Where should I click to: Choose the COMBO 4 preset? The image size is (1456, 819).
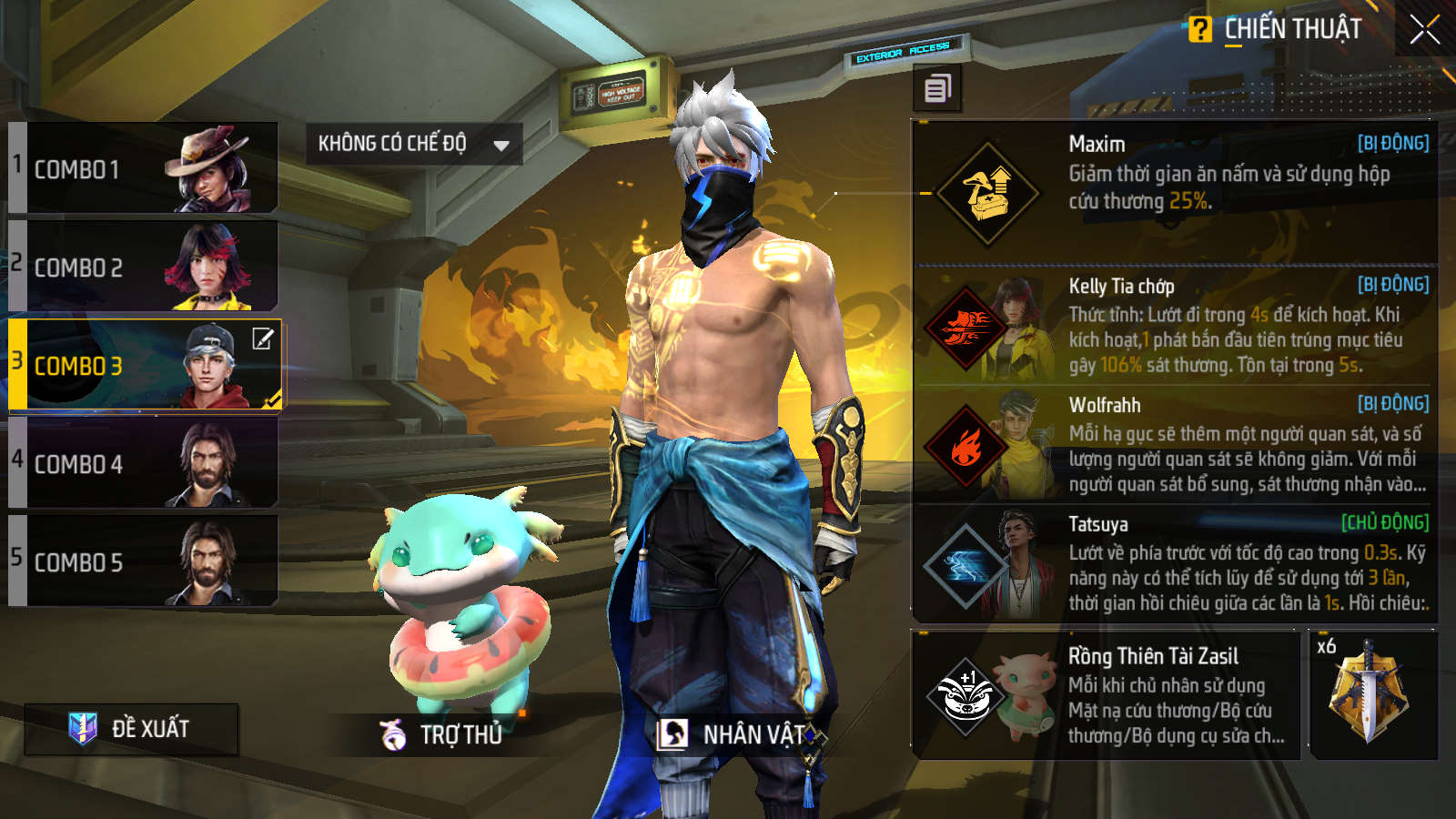[144, 463]
